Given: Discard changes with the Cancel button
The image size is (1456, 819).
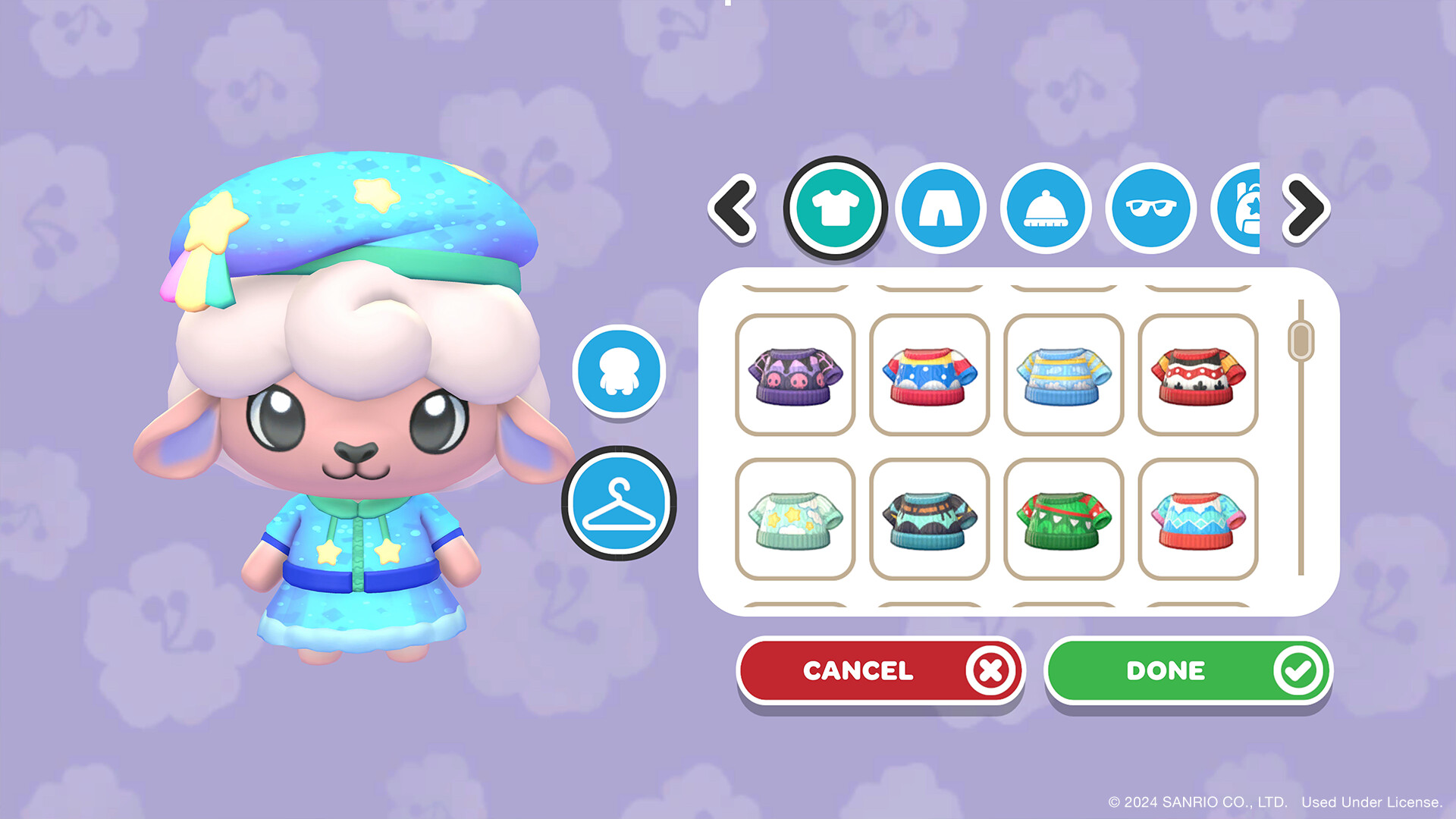Looking at the screenshot, I should 880,670.
